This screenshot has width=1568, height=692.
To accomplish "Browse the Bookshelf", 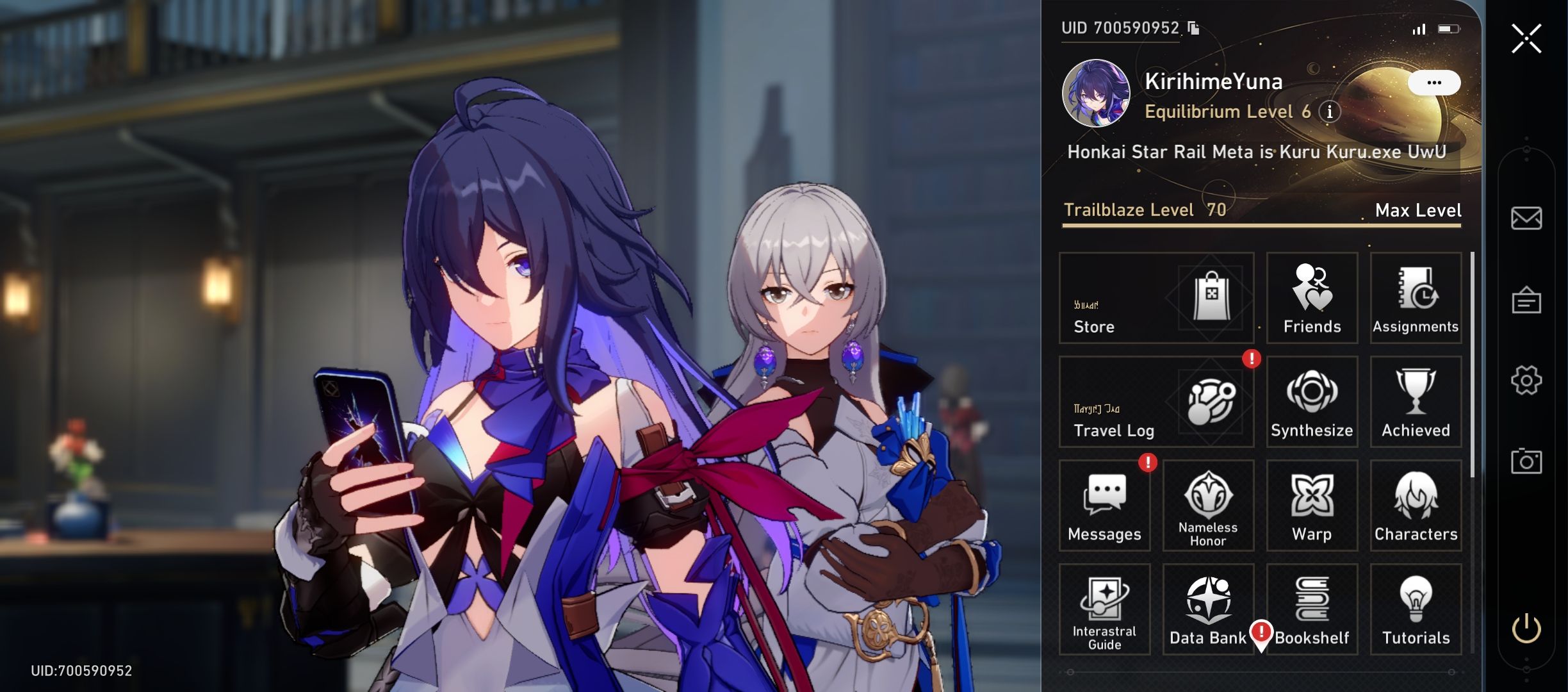I will pos(1312,609).
